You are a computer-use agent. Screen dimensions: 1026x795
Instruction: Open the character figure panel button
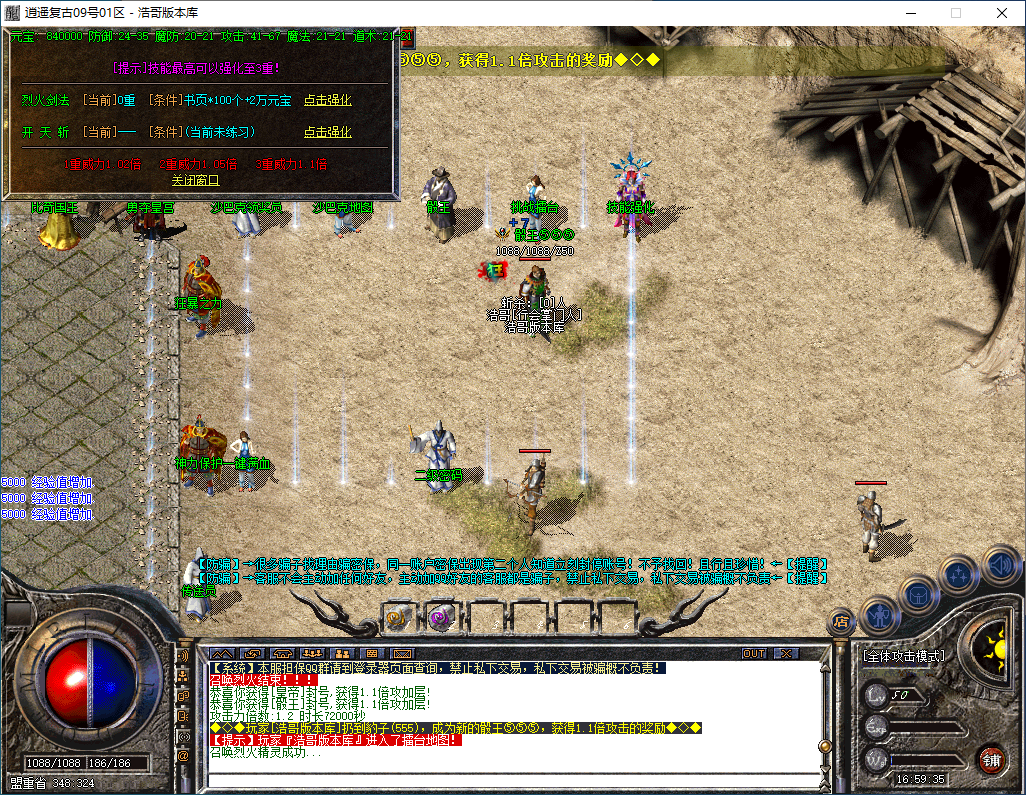tap(880, 612)
